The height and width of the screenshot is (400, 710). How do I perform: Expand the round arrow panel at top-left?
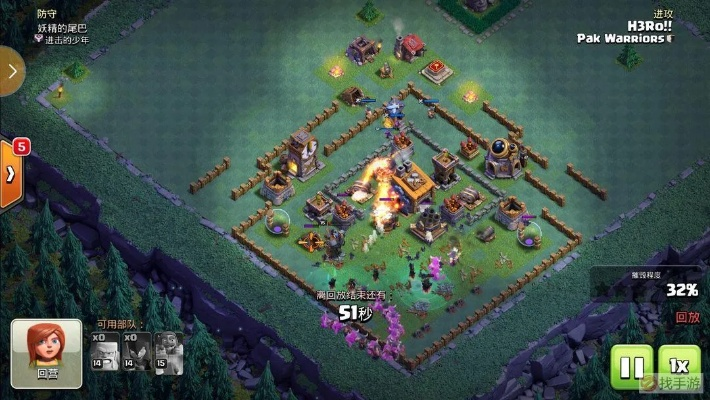click(x=10, y=72)
